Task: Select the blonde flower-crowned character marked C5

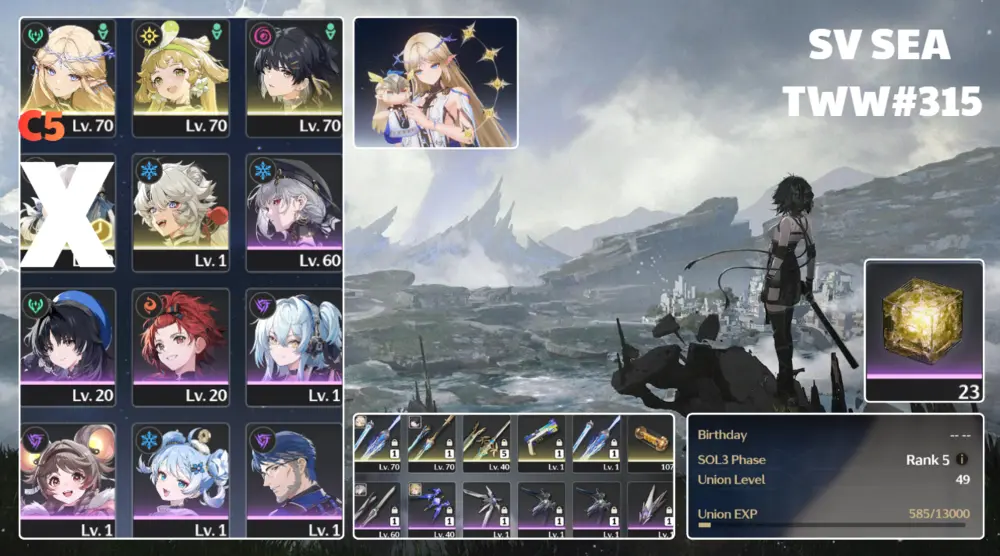Action: tap(67, 78)
